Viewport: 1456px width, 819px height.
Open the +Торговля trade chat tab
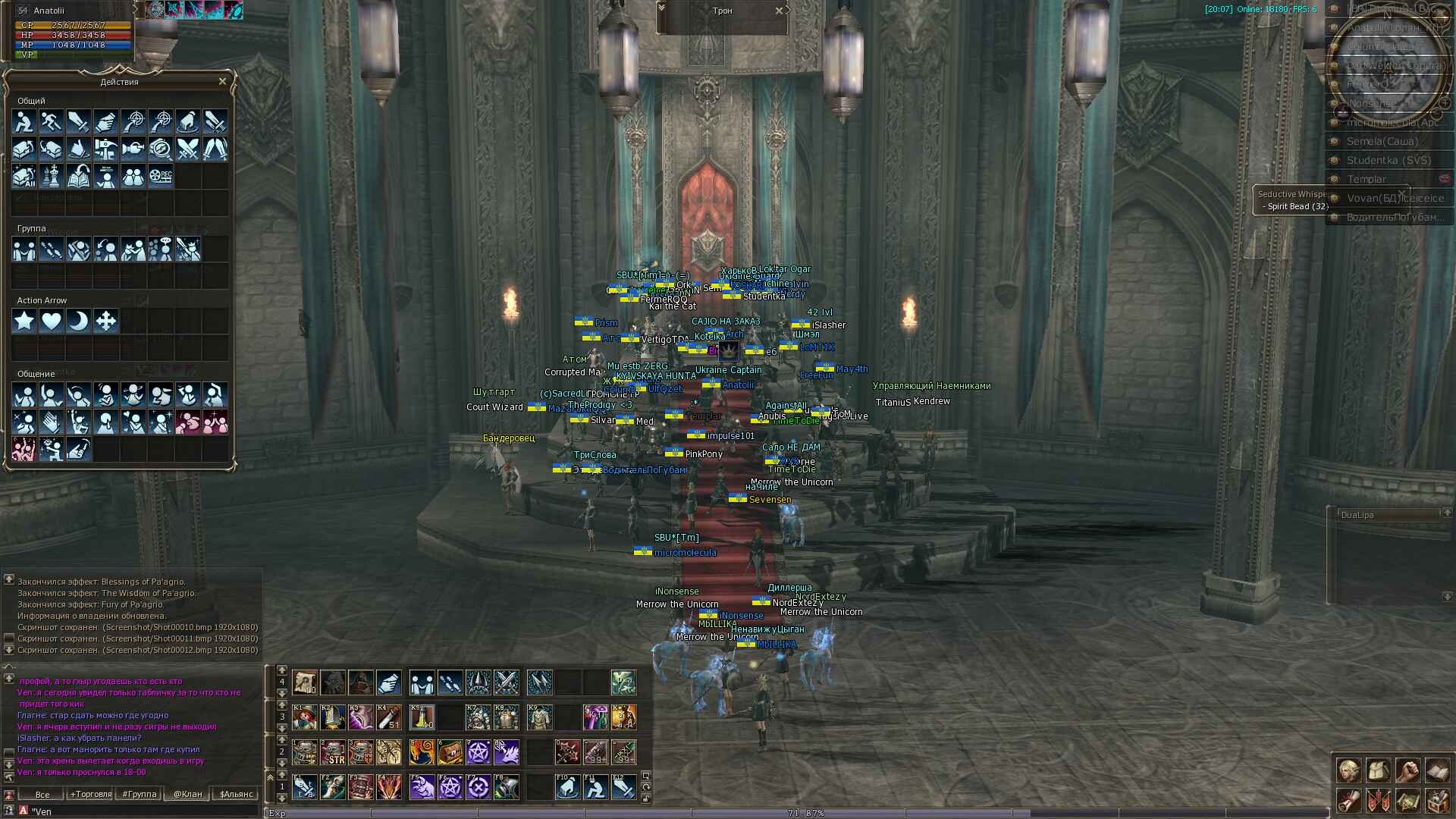pyautogui.click(x=91, y=794)
